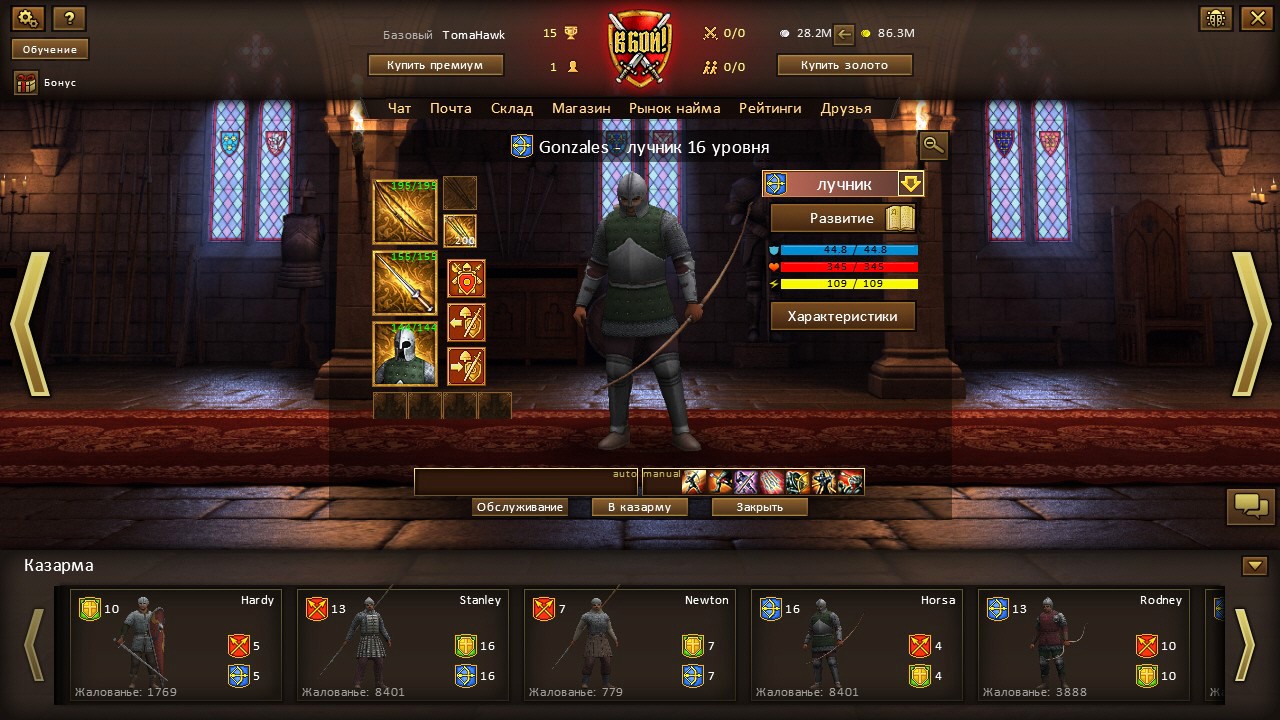1280x720 pixels.
Task: Show the Рейтинги rankings
Action: (x=770, y=108)
